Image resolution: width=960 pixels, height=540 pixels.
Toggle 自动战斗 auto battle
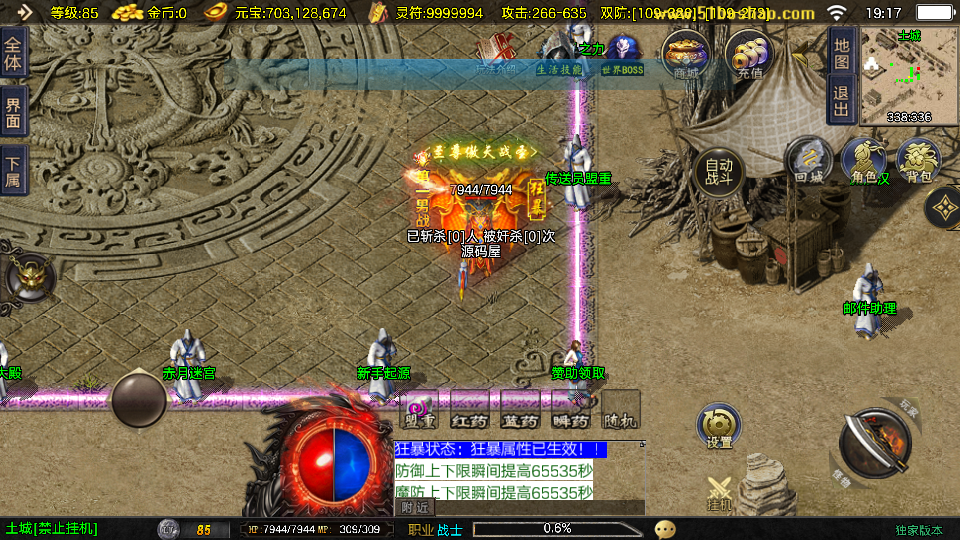click(719, 172)
